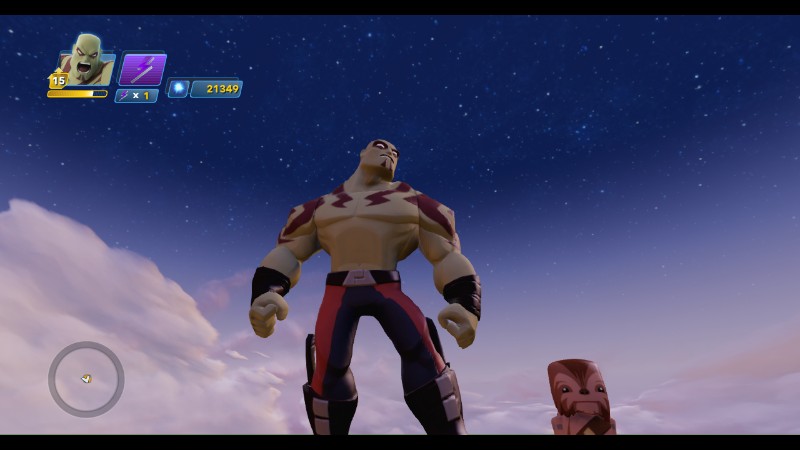Click the Drax character portrait

pos(87,60)
